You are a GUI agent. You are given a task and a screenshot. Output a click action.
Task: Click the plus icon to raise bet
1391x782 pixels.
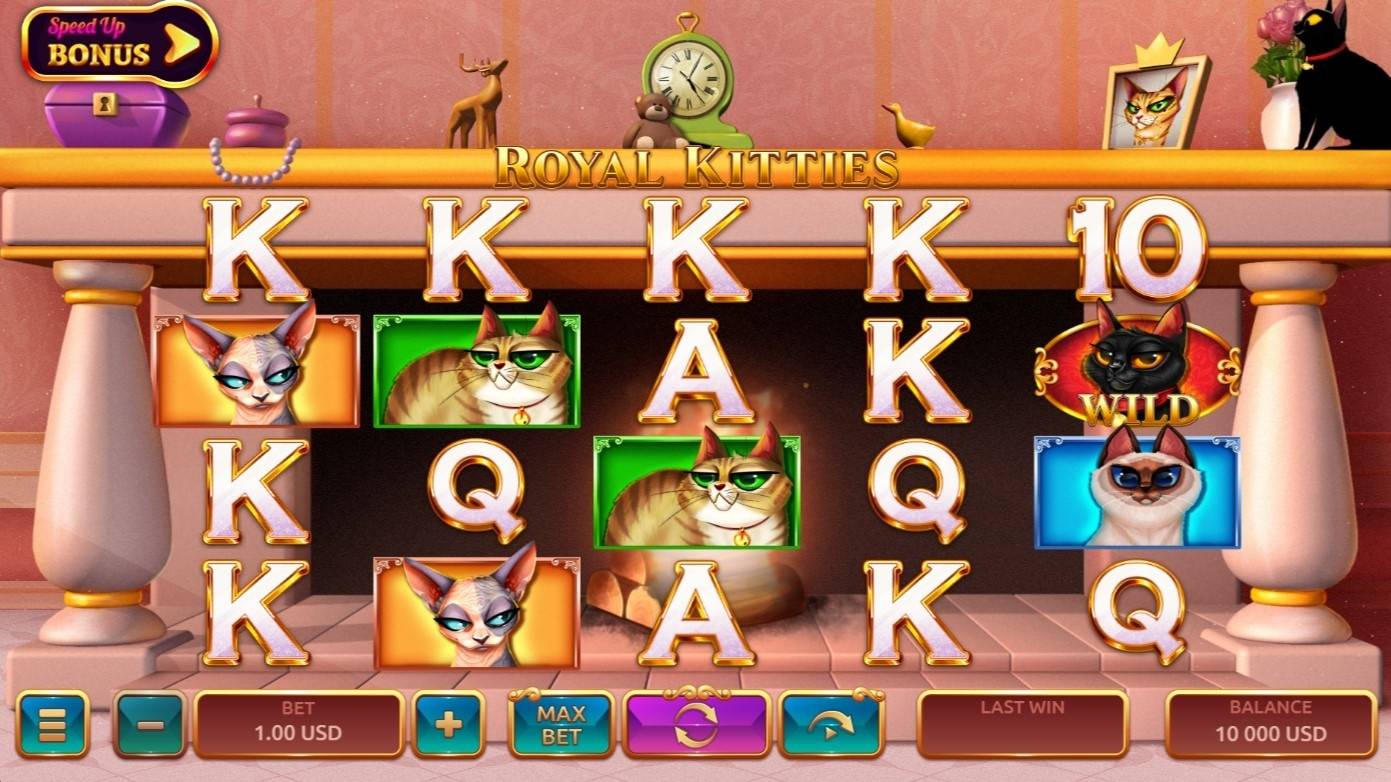[449, 724]
